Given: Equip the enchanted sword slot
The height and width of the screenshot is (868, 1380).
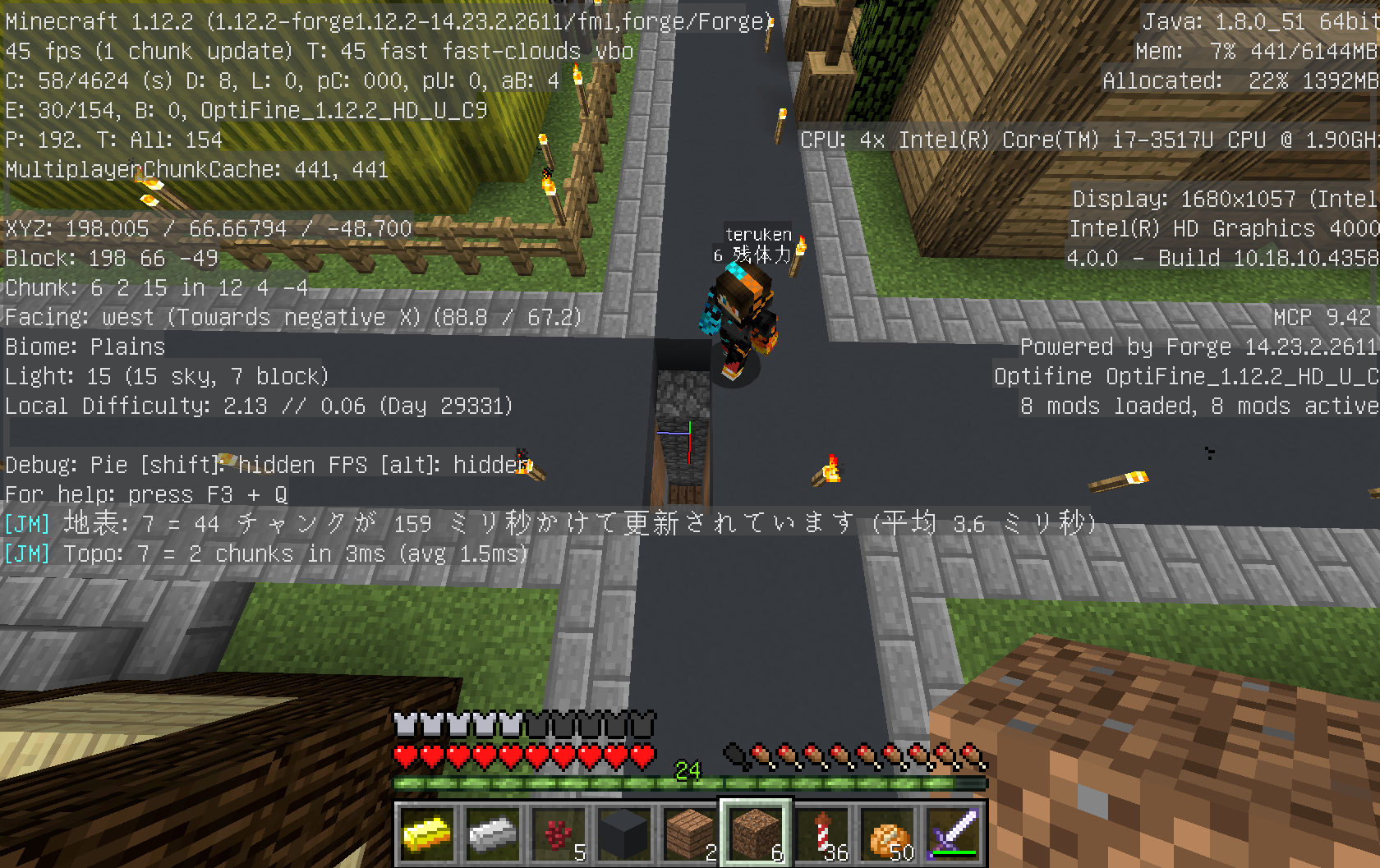Looking at the screenshot, I should tap(954, 834).
